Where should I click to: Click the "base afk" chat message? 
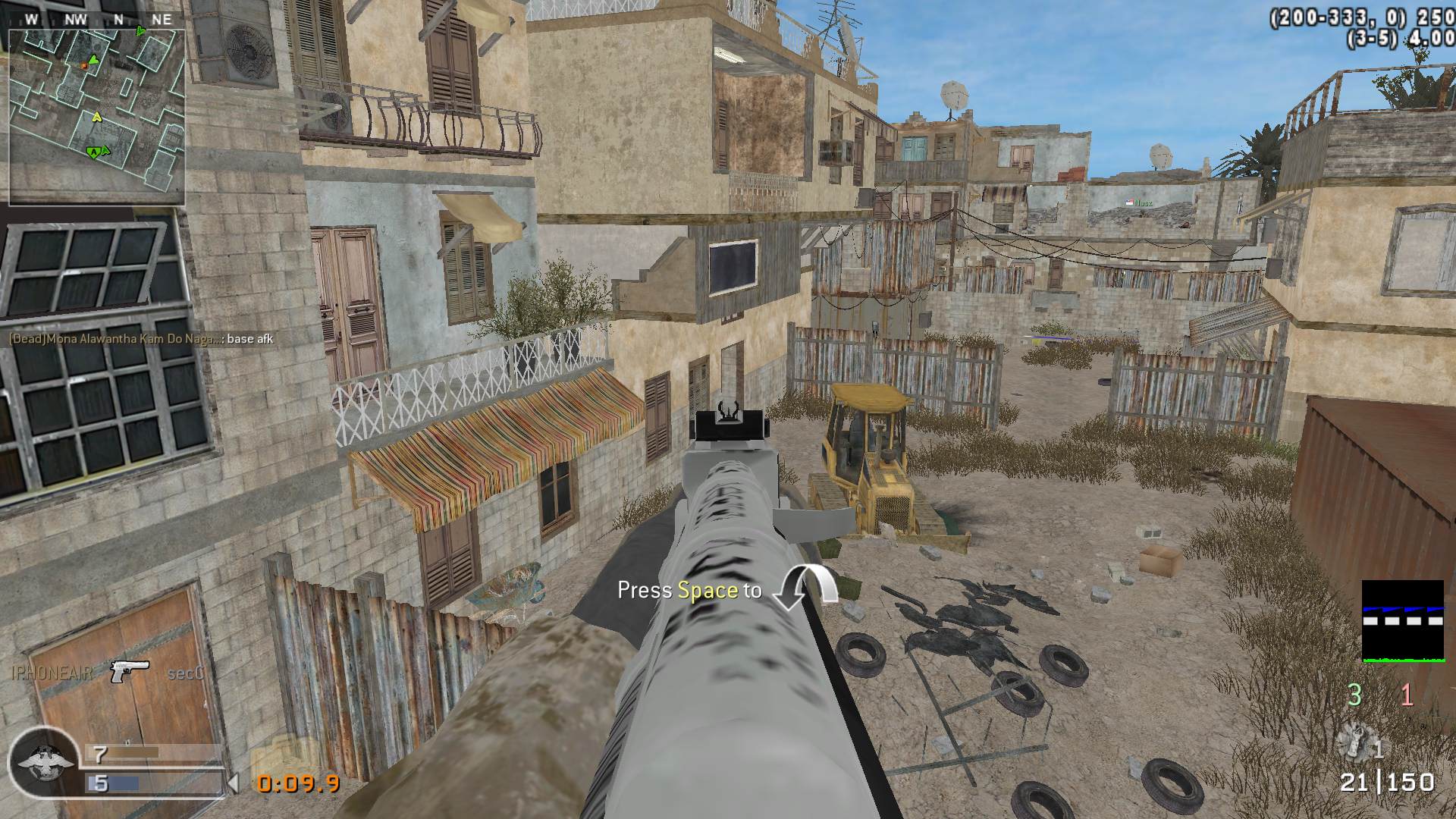pos(141,339)
